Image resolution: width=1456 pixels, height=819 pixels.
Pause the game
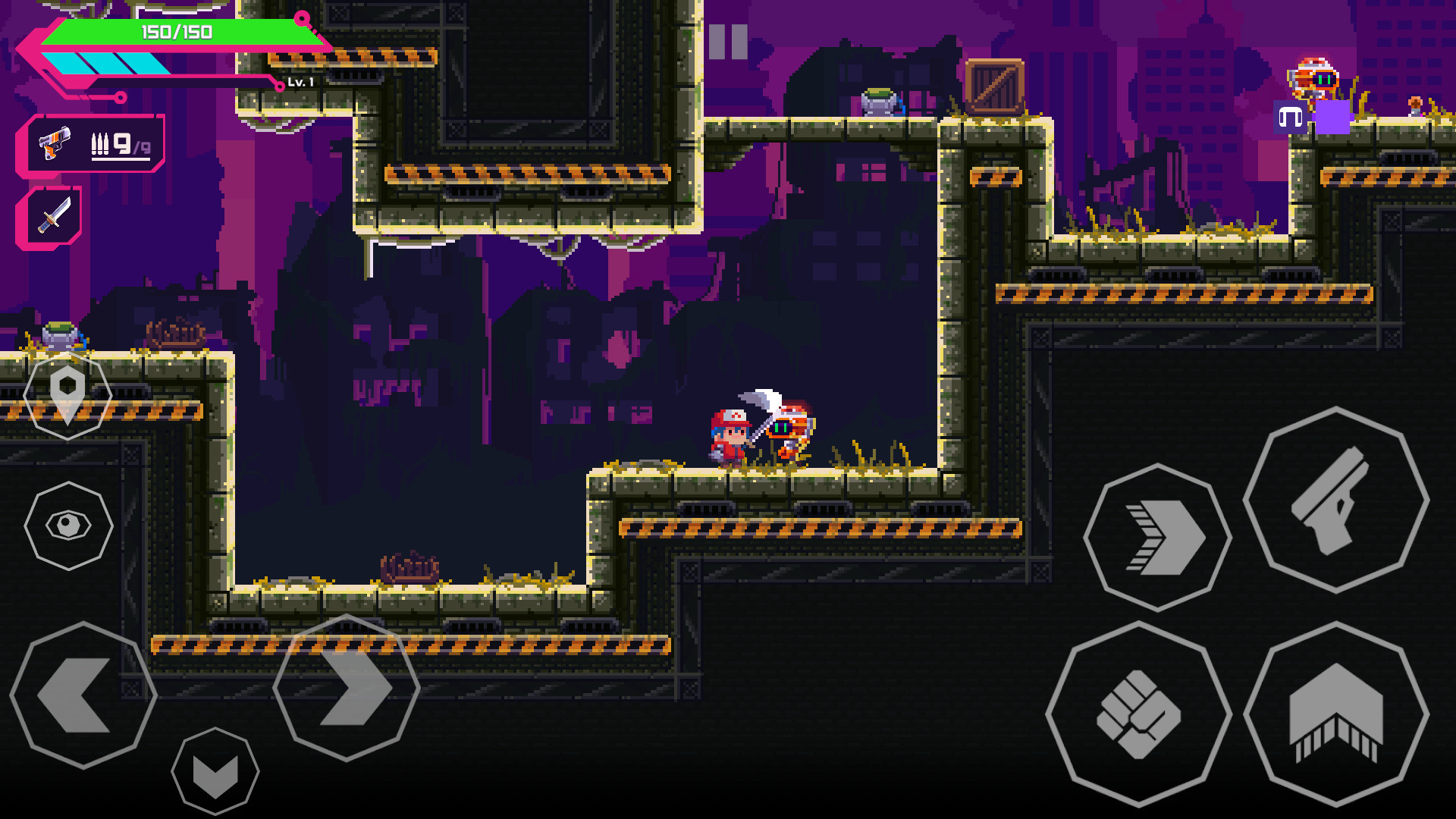click(728, 42)
